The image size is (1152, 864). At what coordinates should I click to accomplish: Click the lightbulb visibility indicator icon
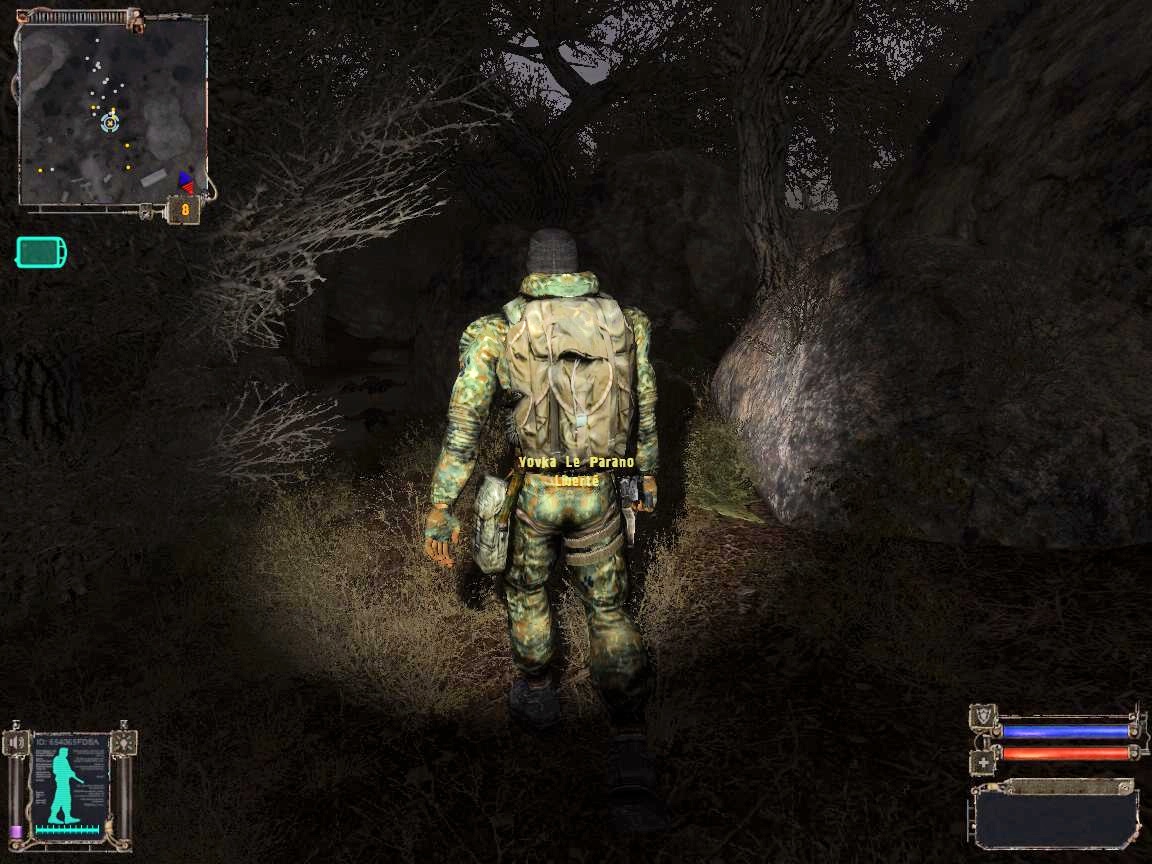point(123,741)
